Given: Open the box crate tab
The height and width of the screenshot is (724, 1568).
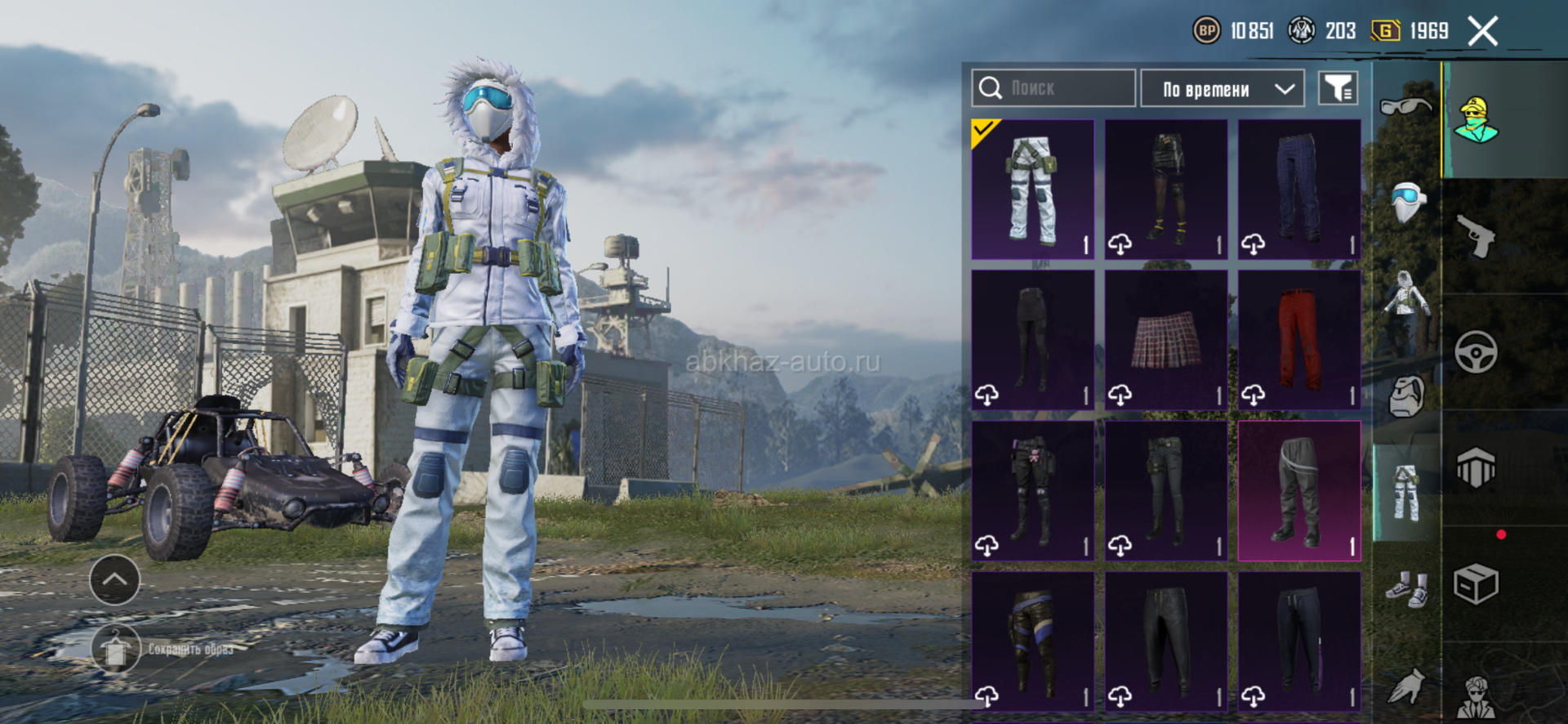Looking at the screenshot, I should click(x=1477, y=584).
